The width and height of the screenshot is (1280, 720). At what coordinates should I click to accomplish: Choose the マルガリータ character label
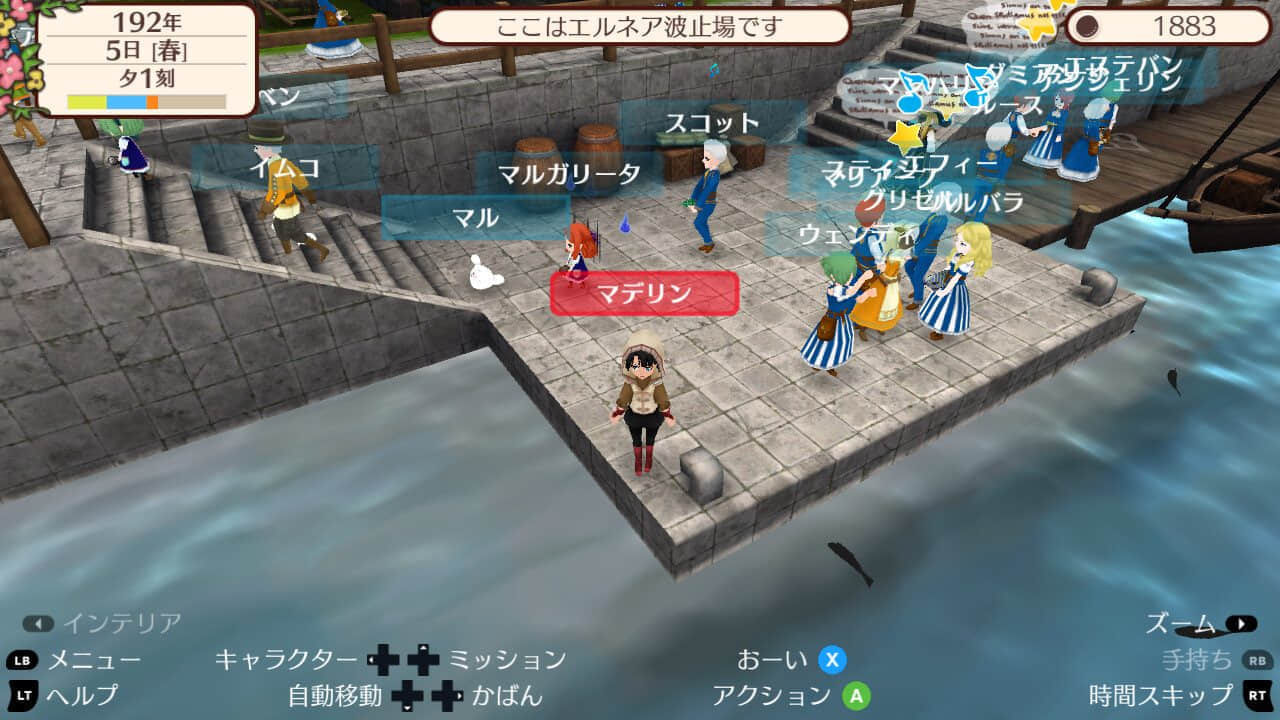(x=570, y=174)
